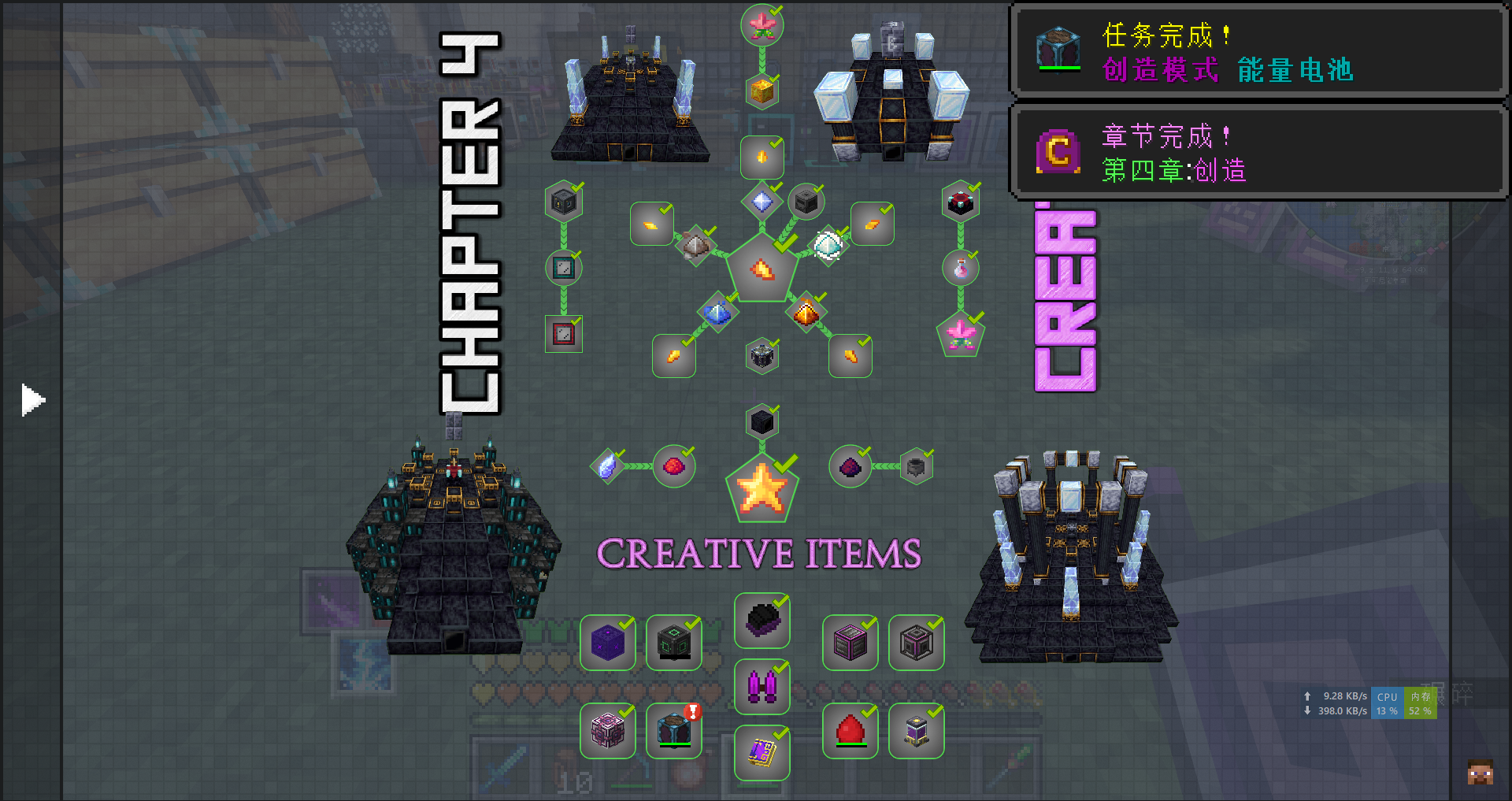Open the pink lotus pentagon quest
The width and height of the screenshot is (1512, 801).
click(x=961, y=334)
